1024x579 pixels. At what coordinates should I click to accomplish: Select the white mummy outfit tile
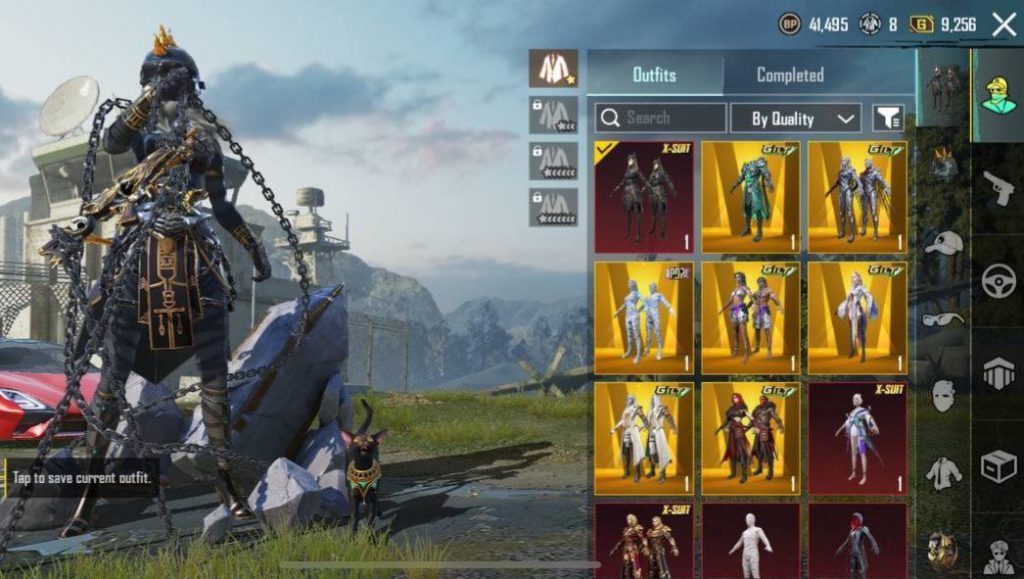tap(751, 540)
